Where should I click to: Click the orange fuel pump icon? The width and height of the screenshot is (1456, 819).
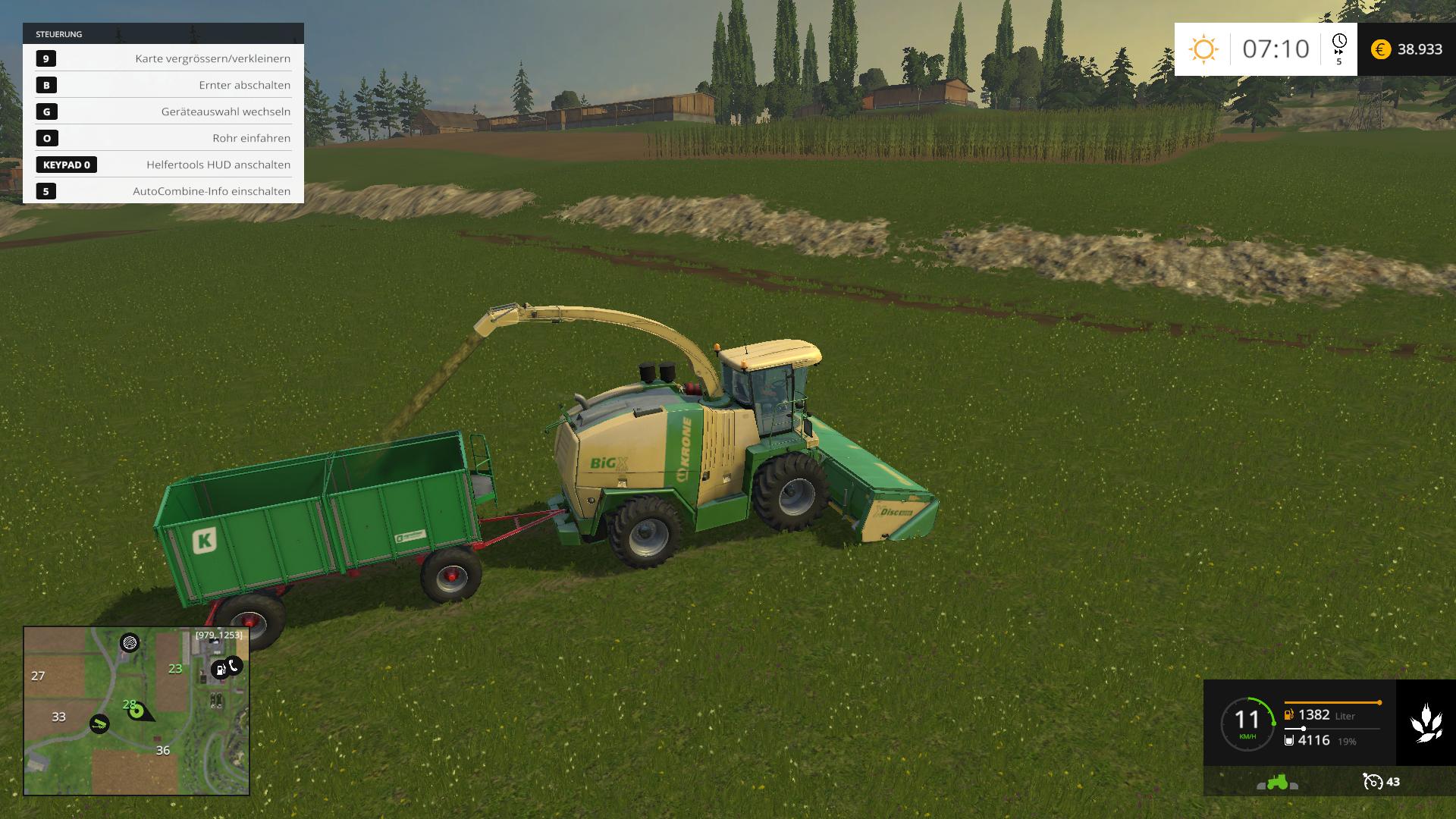(1288, 714)
